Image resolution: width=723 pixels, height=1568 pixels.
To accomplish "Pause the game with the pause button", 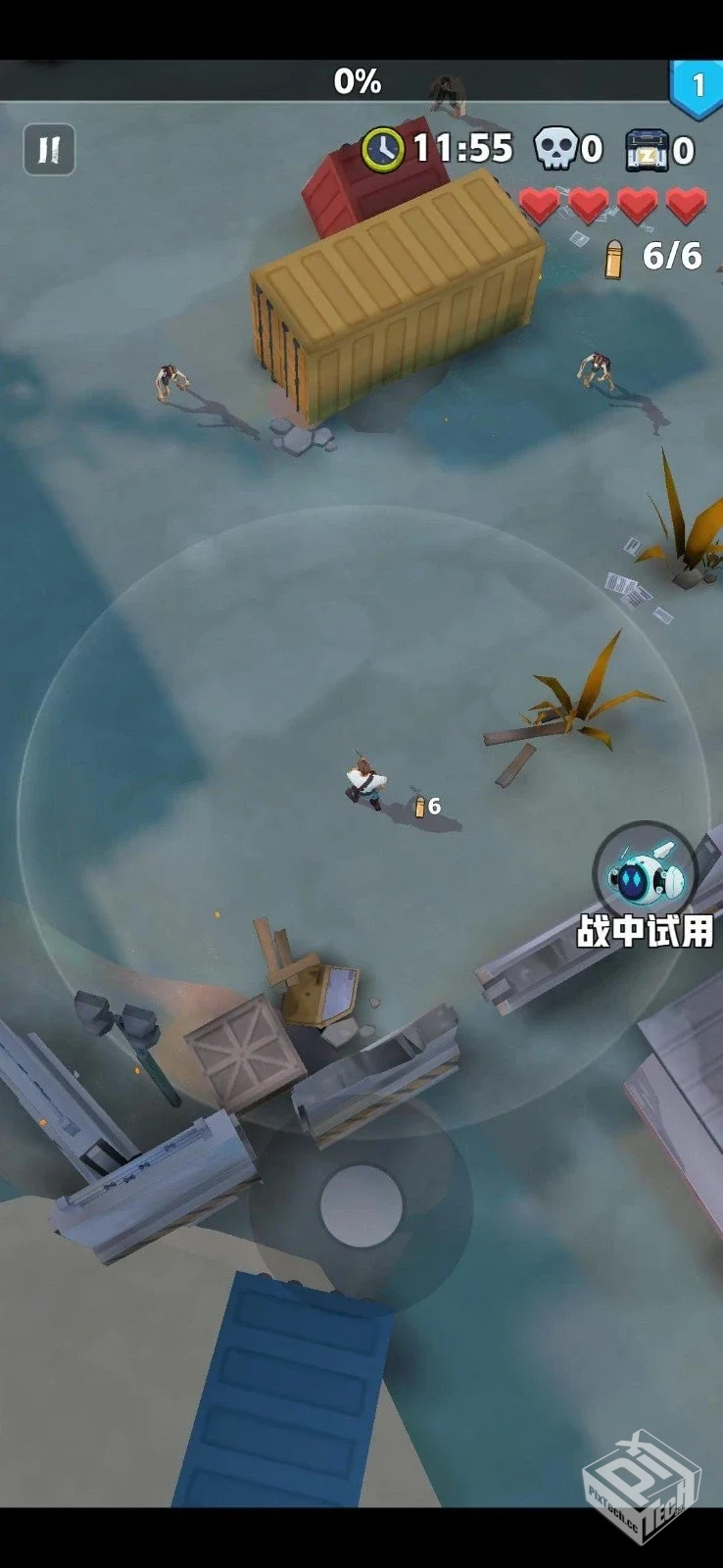I will coord(48,150).
